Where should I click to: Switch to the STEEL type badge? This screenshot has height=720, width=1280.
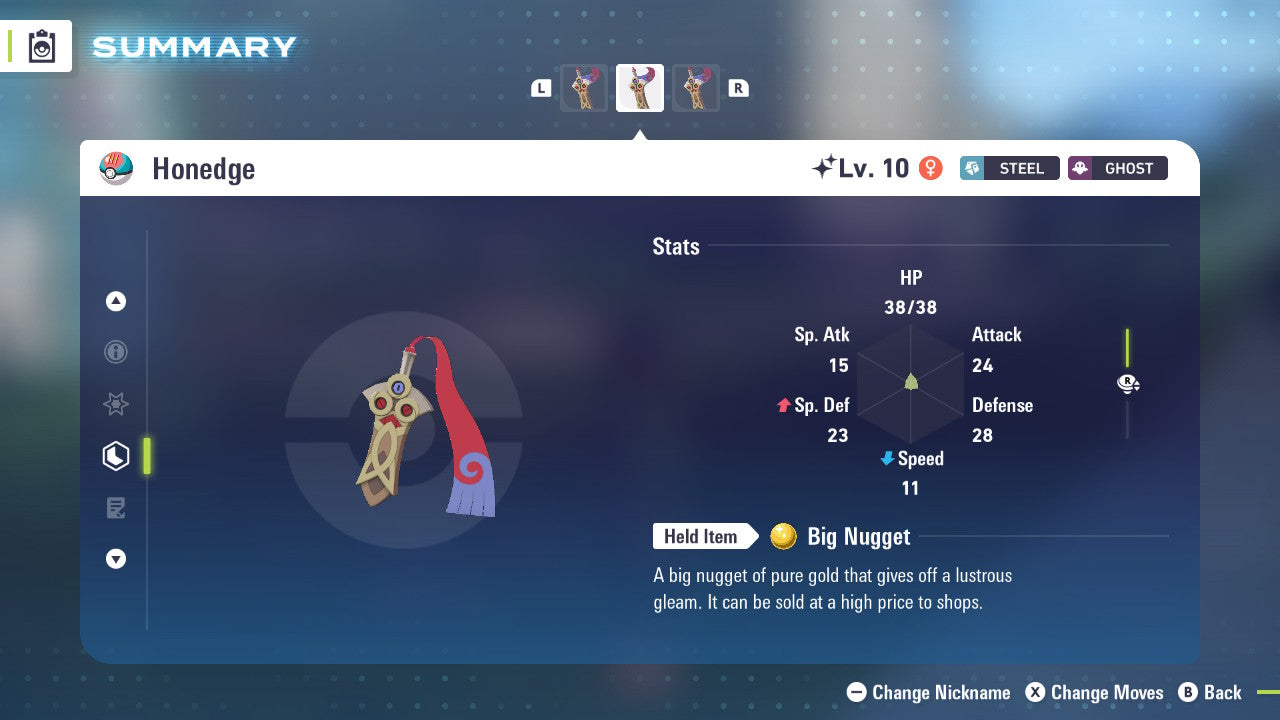point(1009,168)
